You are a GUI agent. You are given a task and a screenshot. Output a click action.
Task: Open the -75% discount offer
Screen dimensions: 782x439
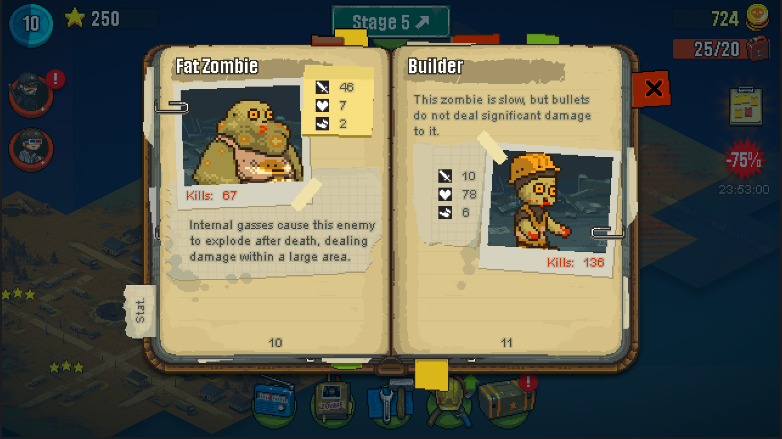click(744, 160)
